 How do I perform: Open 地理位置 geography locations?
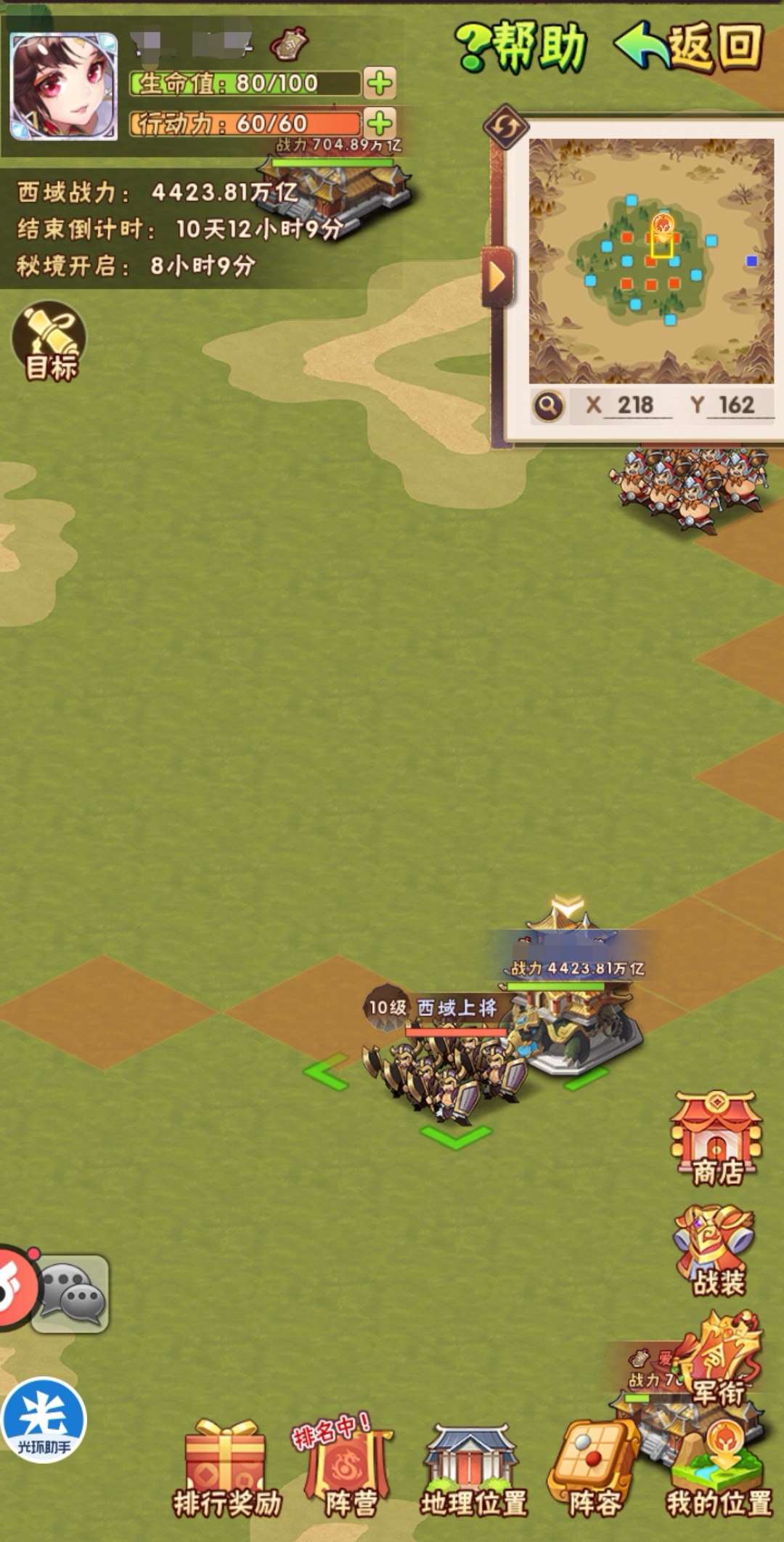point(473,1470)
